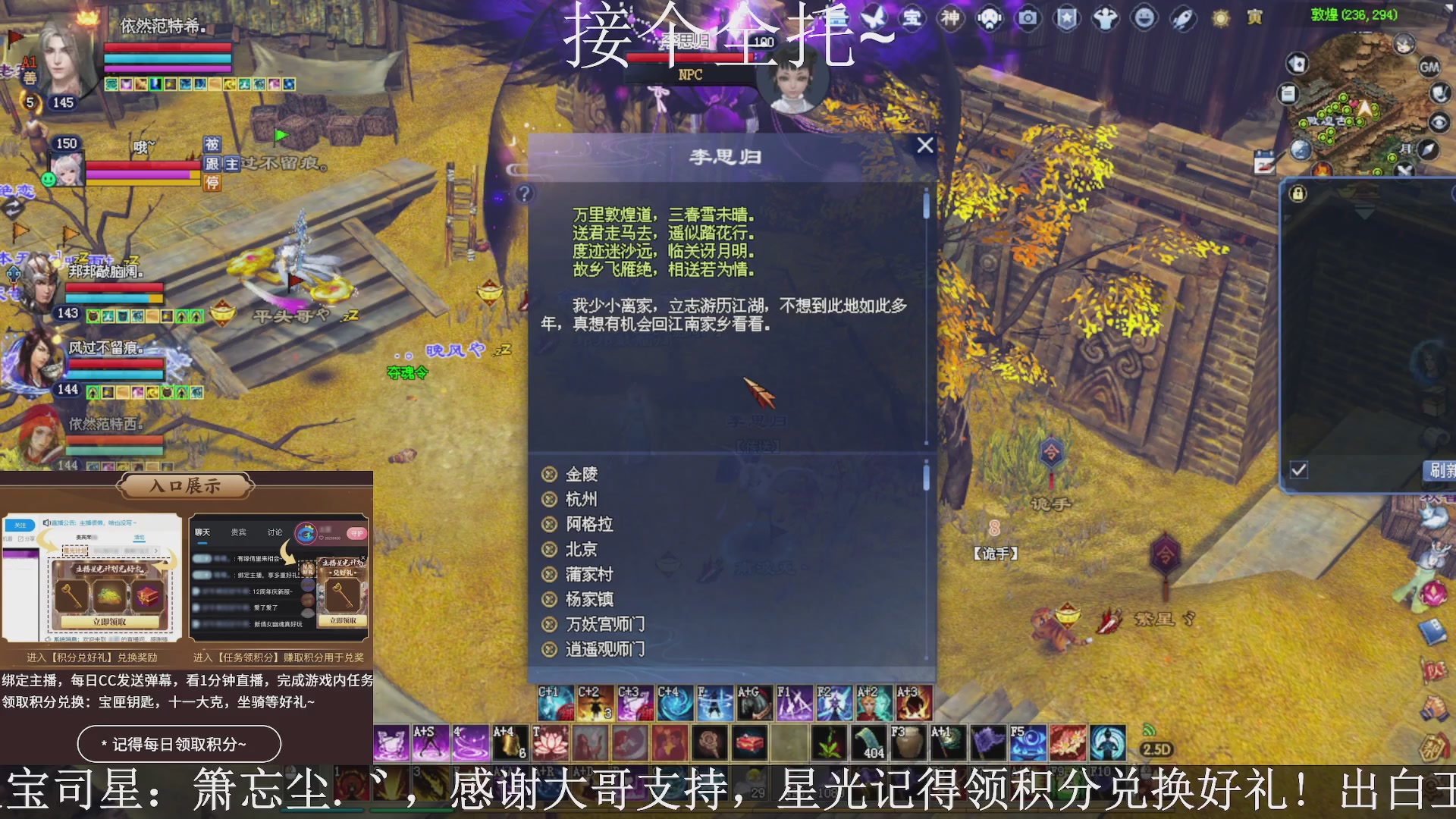
Task: Click the lock toggle on the right panel
Action: pyautogui.click(x=1298, y=193)
